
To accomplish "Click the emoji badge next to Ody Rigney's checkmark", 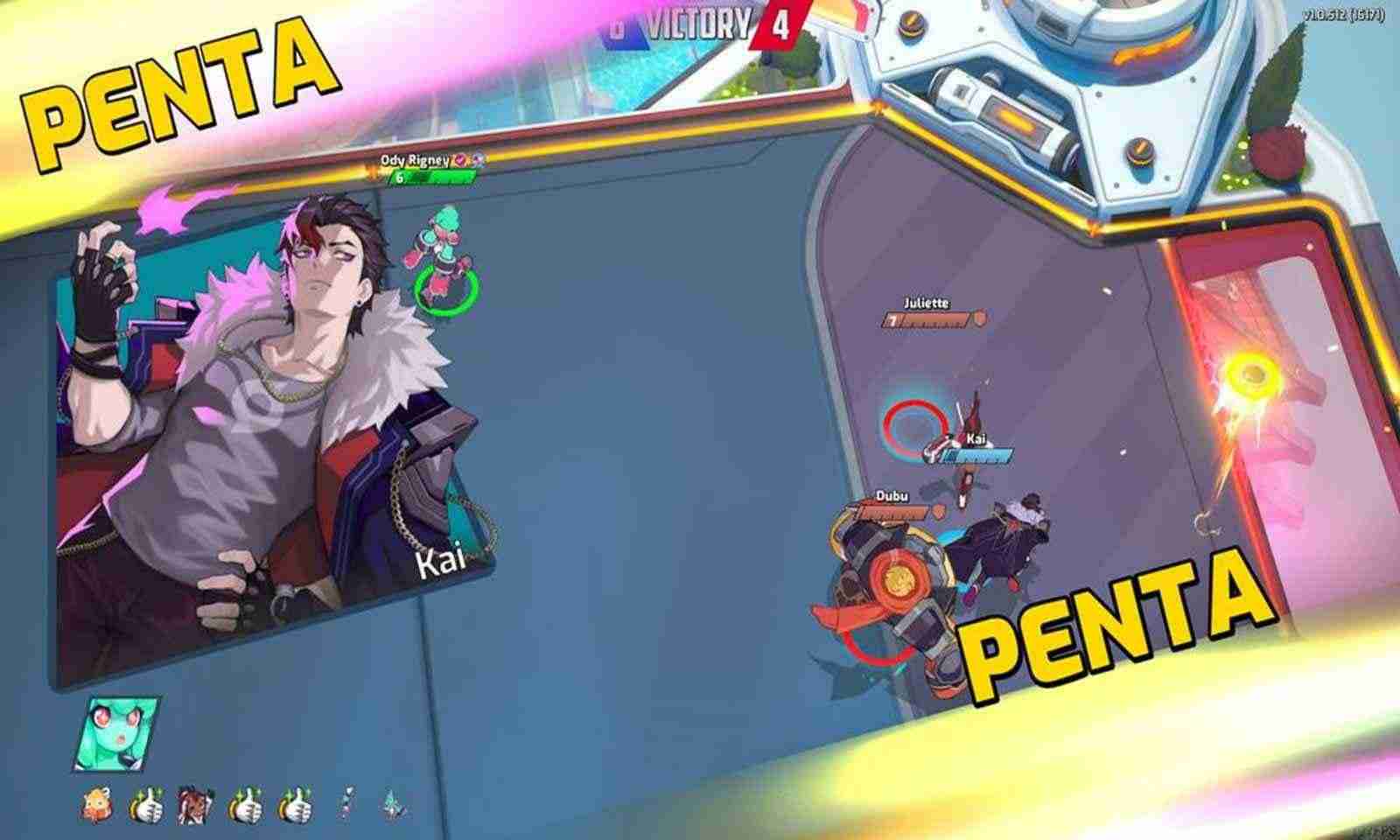I will pos(479,161).
